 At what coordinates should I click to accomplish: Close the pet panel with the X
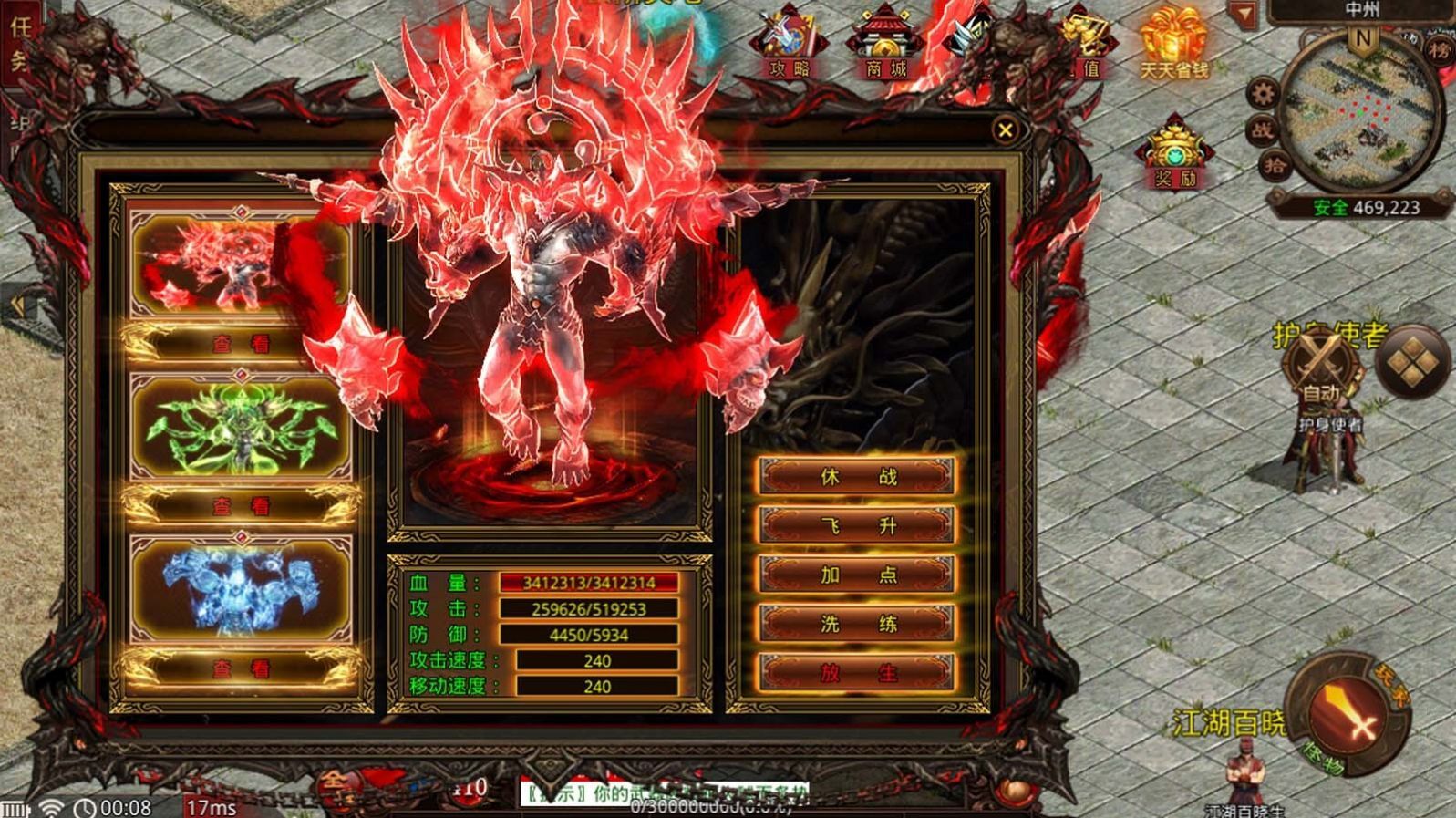(x=1005, y=131)
